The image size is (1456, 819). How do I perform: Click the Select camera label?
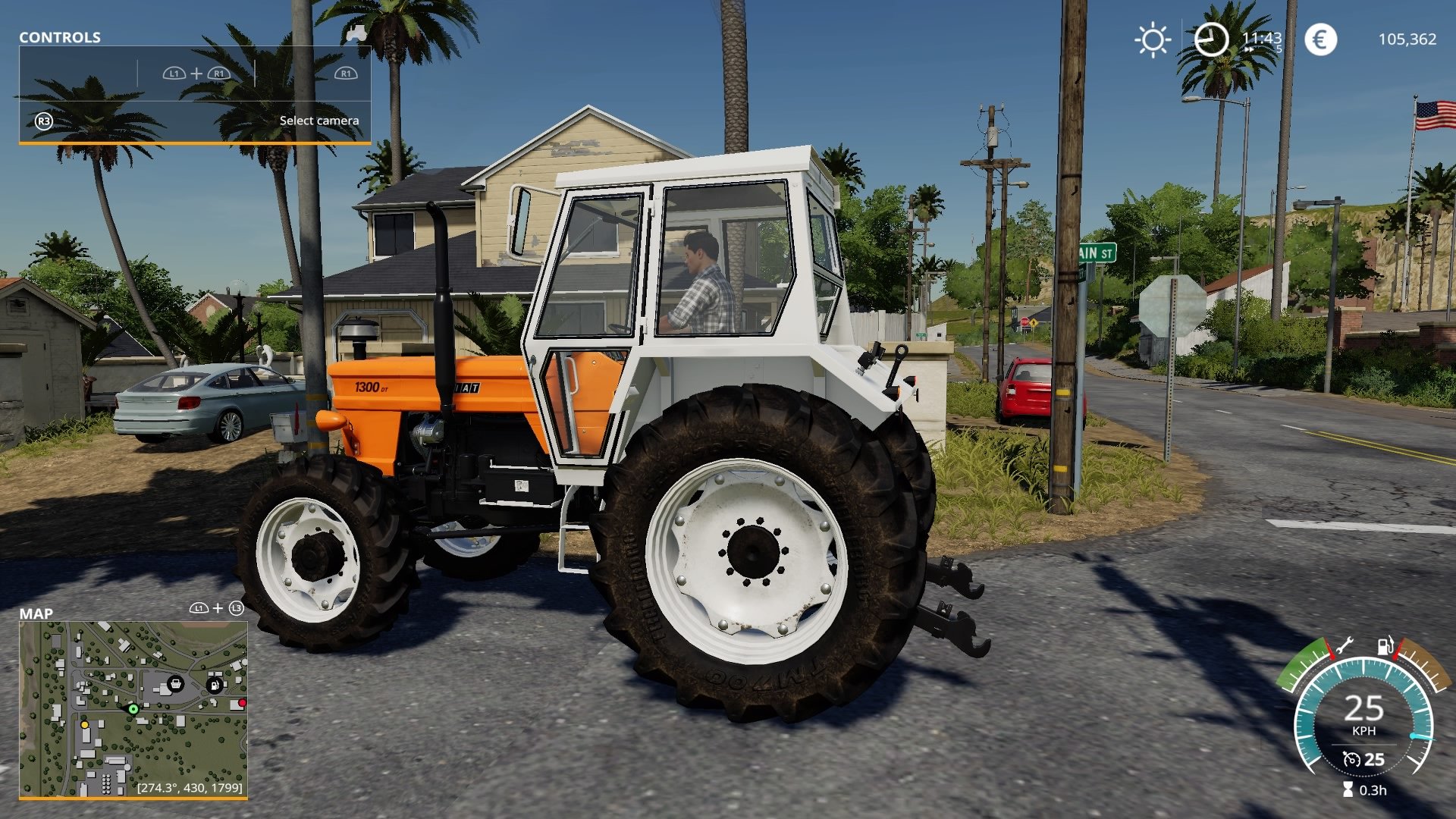(318, 120)
